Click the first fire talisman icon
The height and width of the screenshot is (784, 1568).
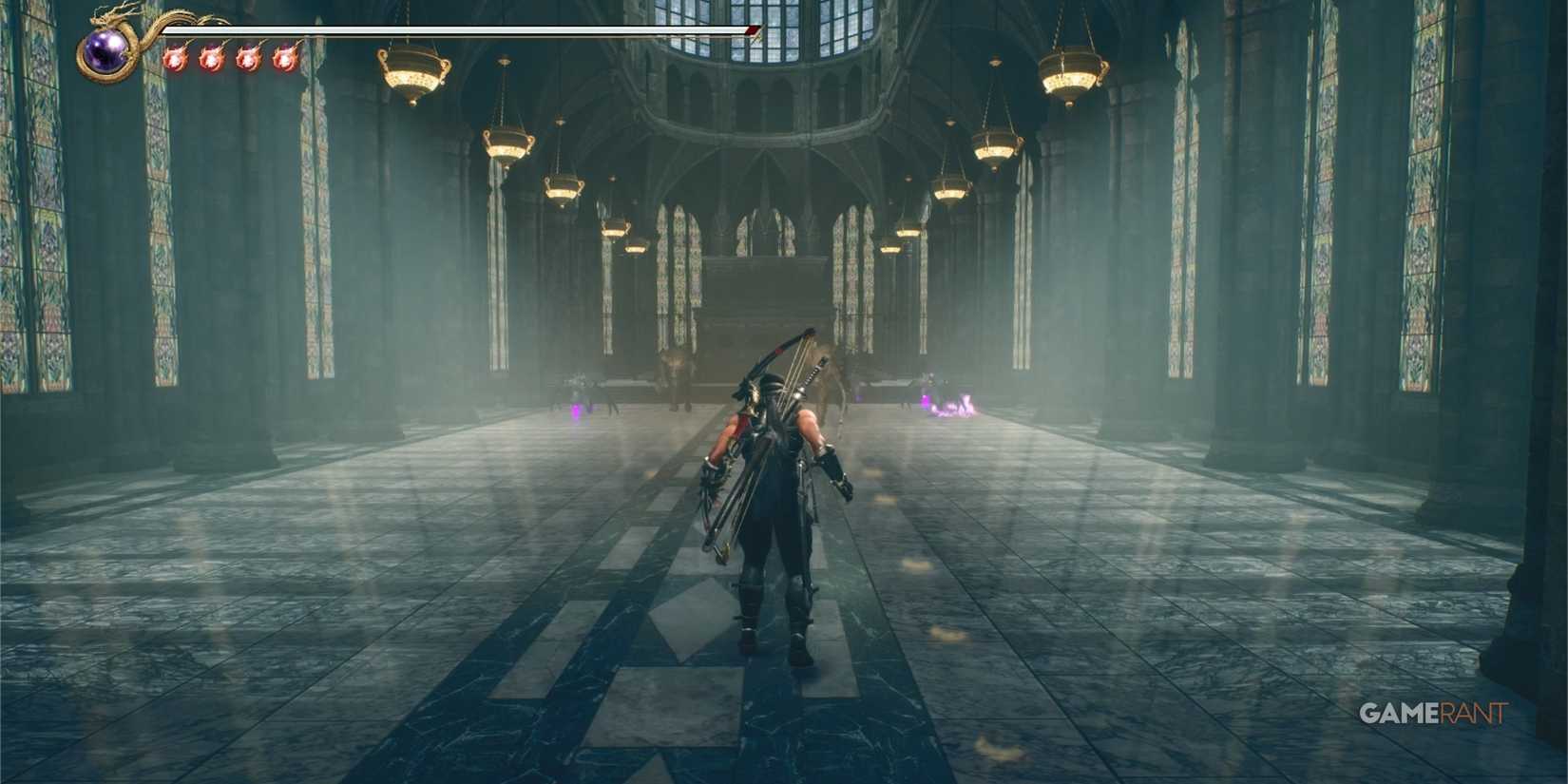(177, 60)
